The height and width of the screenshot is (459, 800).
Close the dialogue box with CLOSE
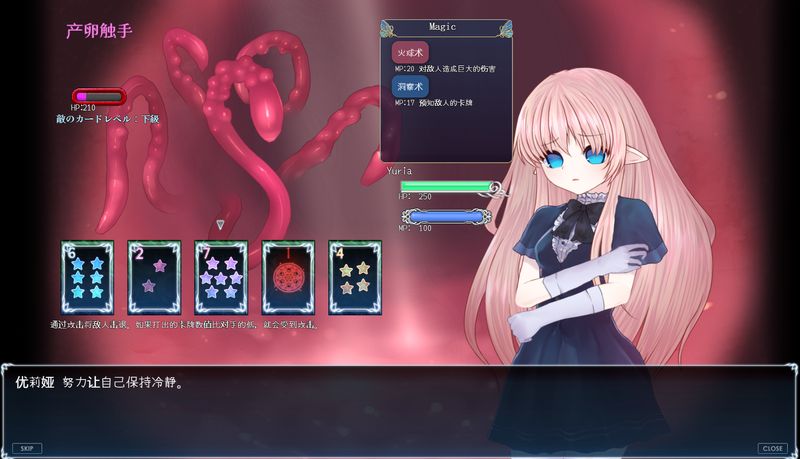[x=772, y=448]
